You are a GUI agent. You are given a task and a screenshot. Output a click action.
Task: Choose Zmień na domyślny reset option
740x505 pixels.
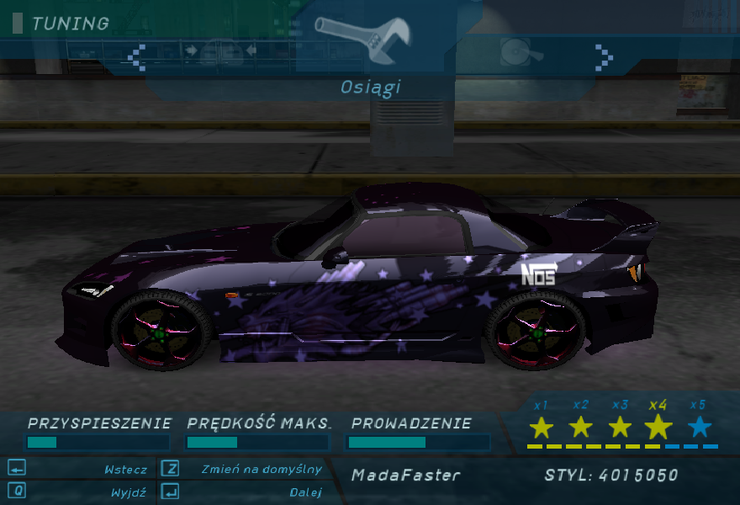(260, 469)
